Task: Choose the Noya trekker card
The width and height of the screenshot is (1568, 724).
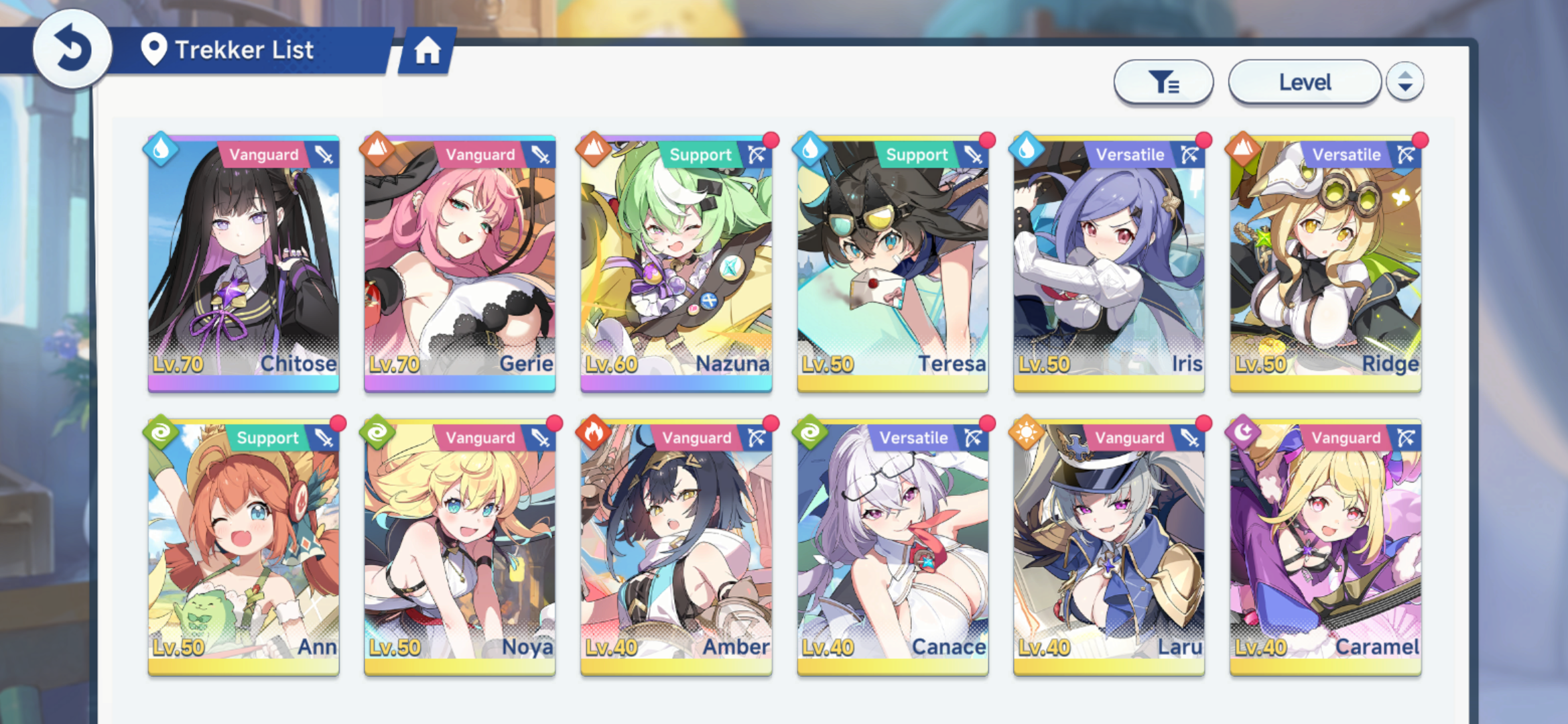Action: (460, 547)
